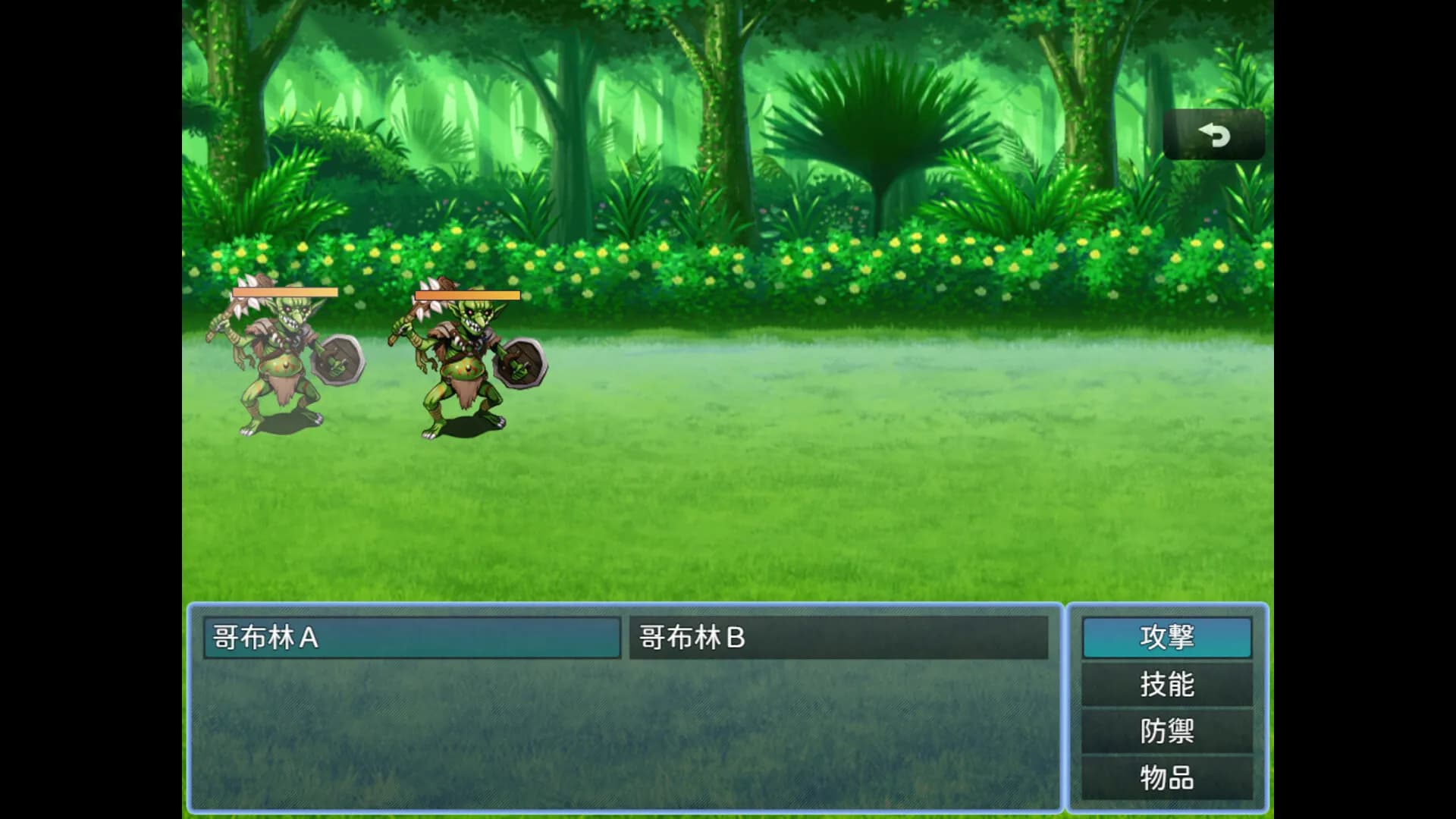Image resolution: width=1456 pixels, height=819 pixels.
Task: Click Goblin A's orange HP bar
Action: tap(284, 291)
